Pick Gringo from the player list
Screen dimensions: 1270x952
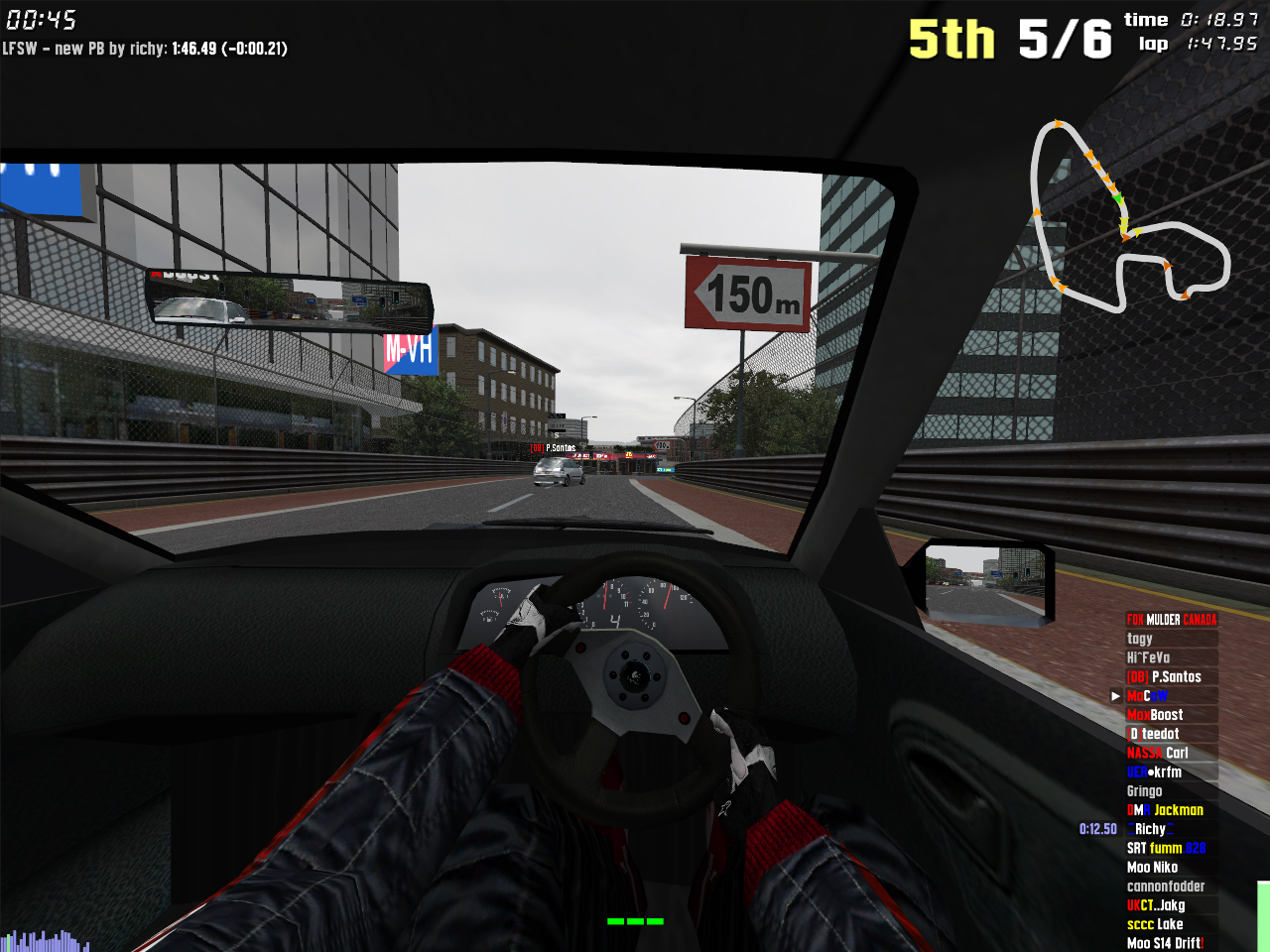pos(1144,791)
